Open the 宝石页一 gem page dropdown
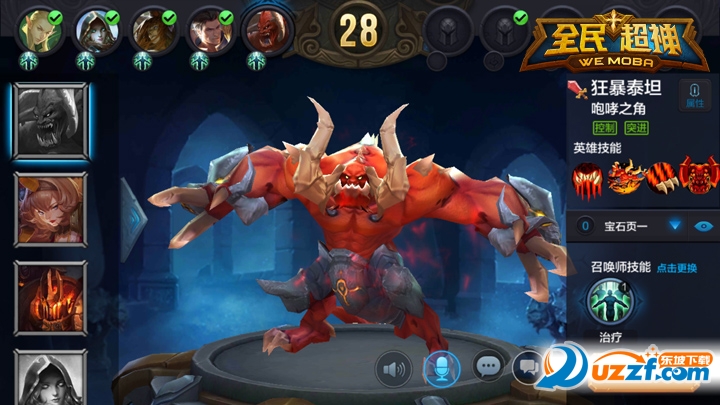 coord(675,226)
